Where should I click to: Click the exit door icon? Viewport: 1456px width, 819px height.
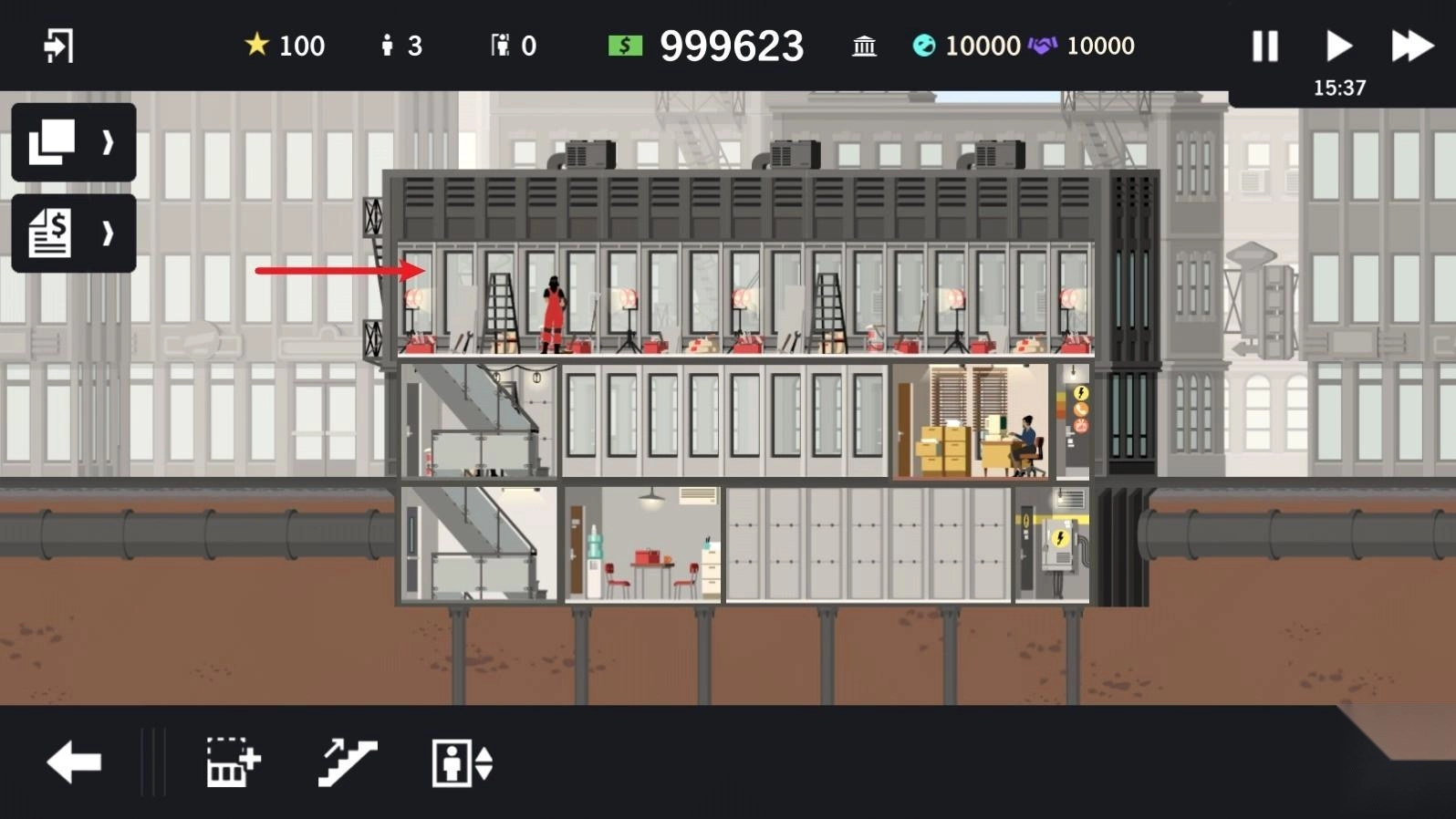click(x=58, y=46)
